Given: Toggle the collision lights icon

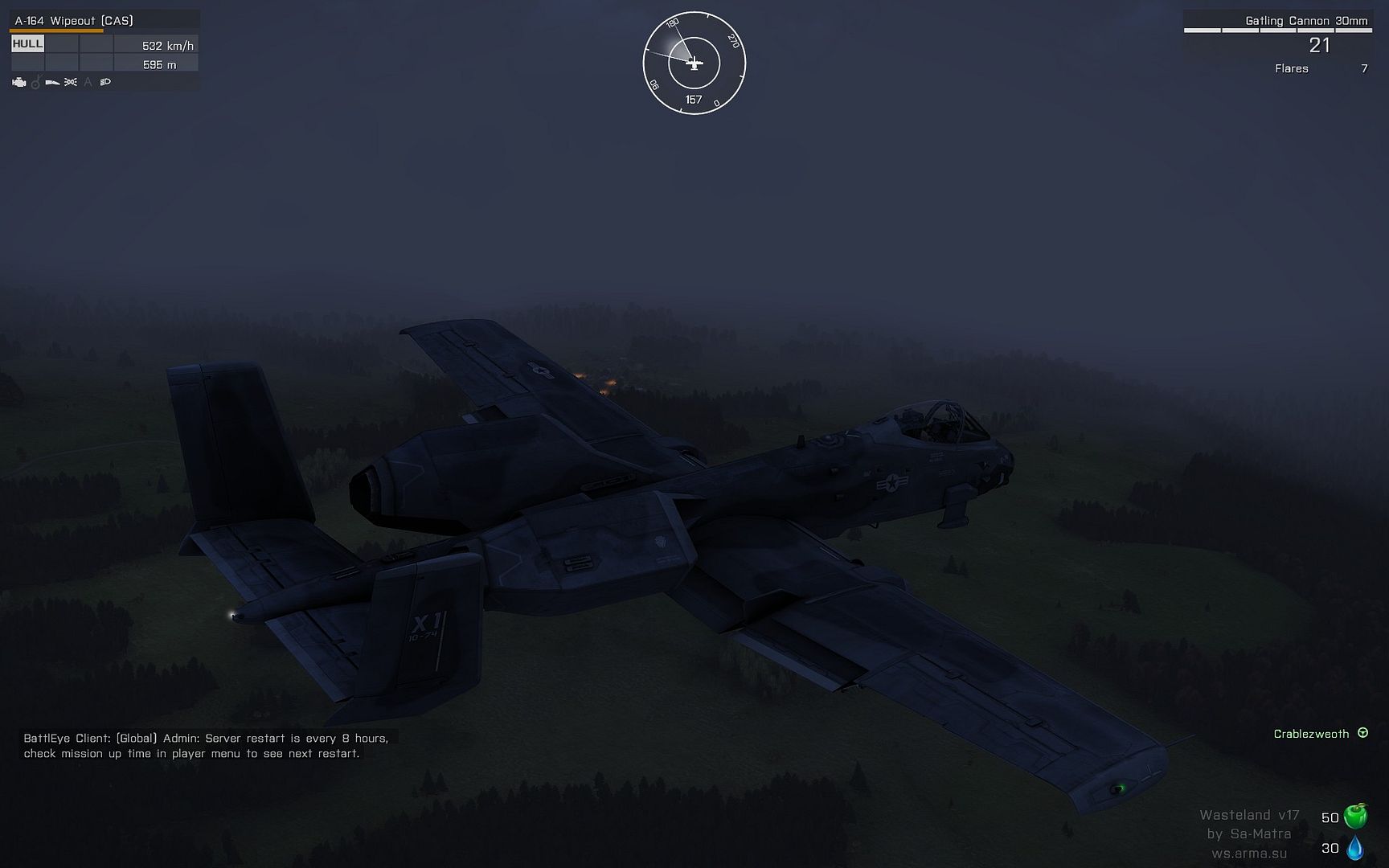Looking at the screenshot, I should (x=71, y=82).
